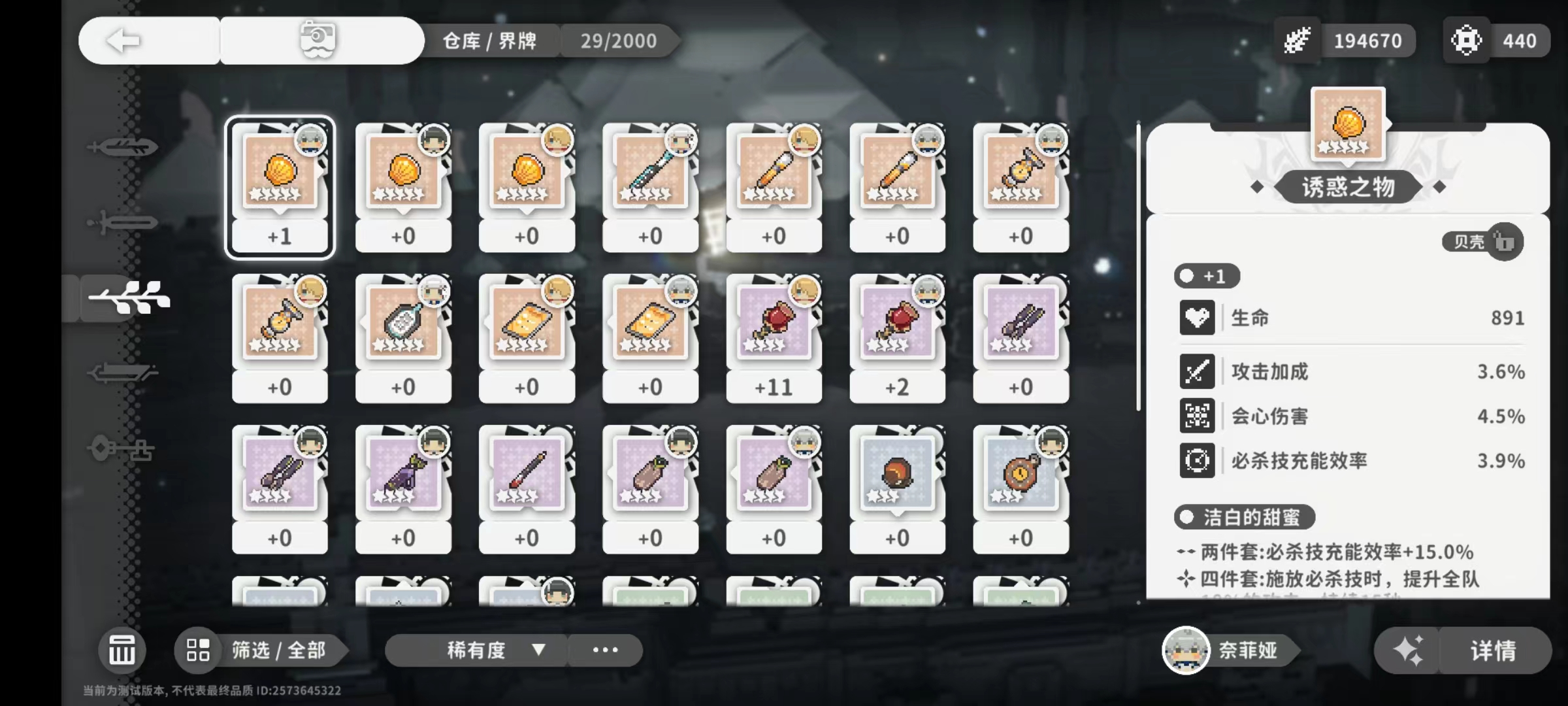Select the red potion item with +2
1568x706 pixels.
897,337
